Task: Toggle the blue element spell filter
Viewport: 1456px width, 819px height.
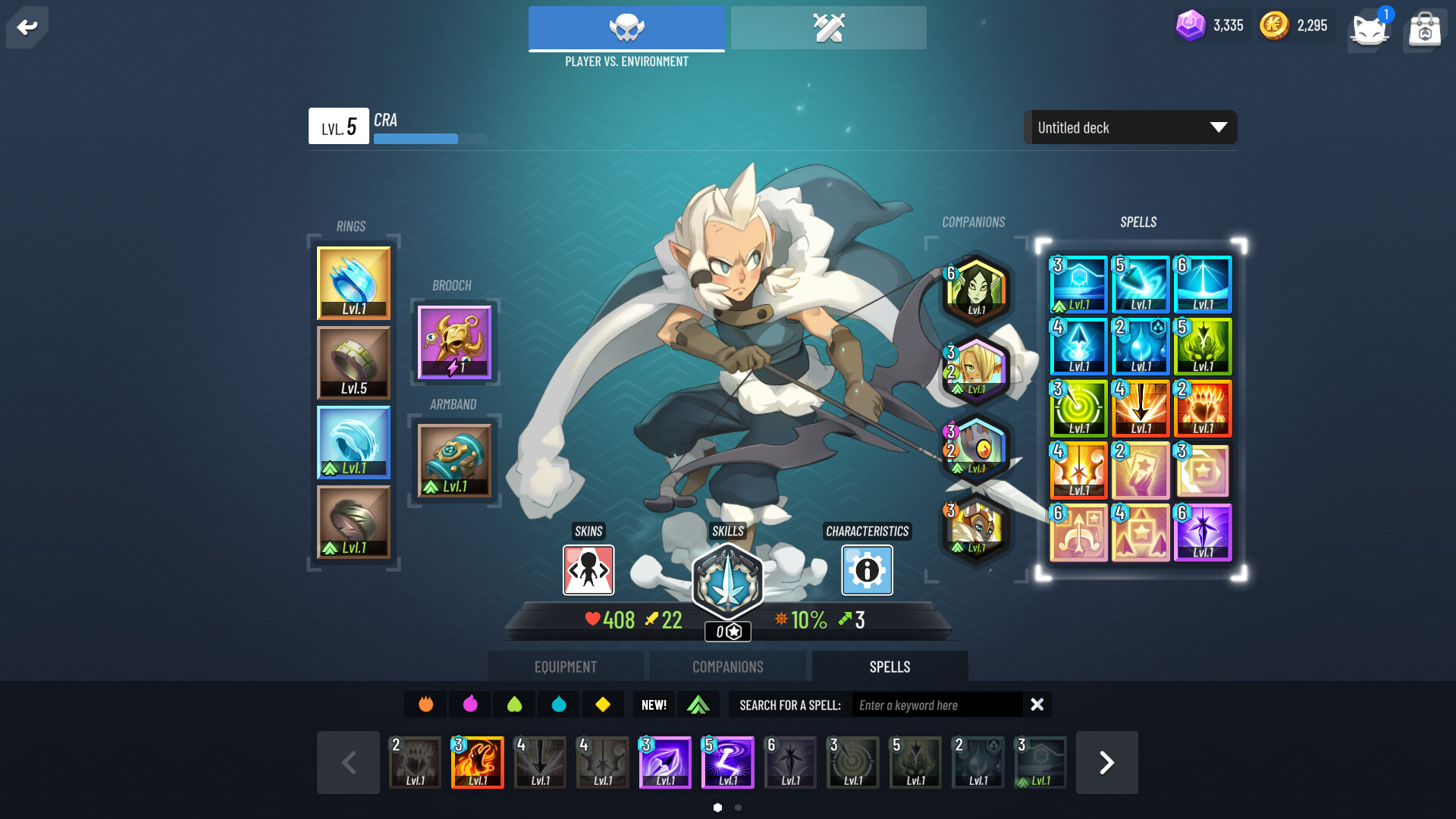Action: pyautogui.click(x=559, y=704)
